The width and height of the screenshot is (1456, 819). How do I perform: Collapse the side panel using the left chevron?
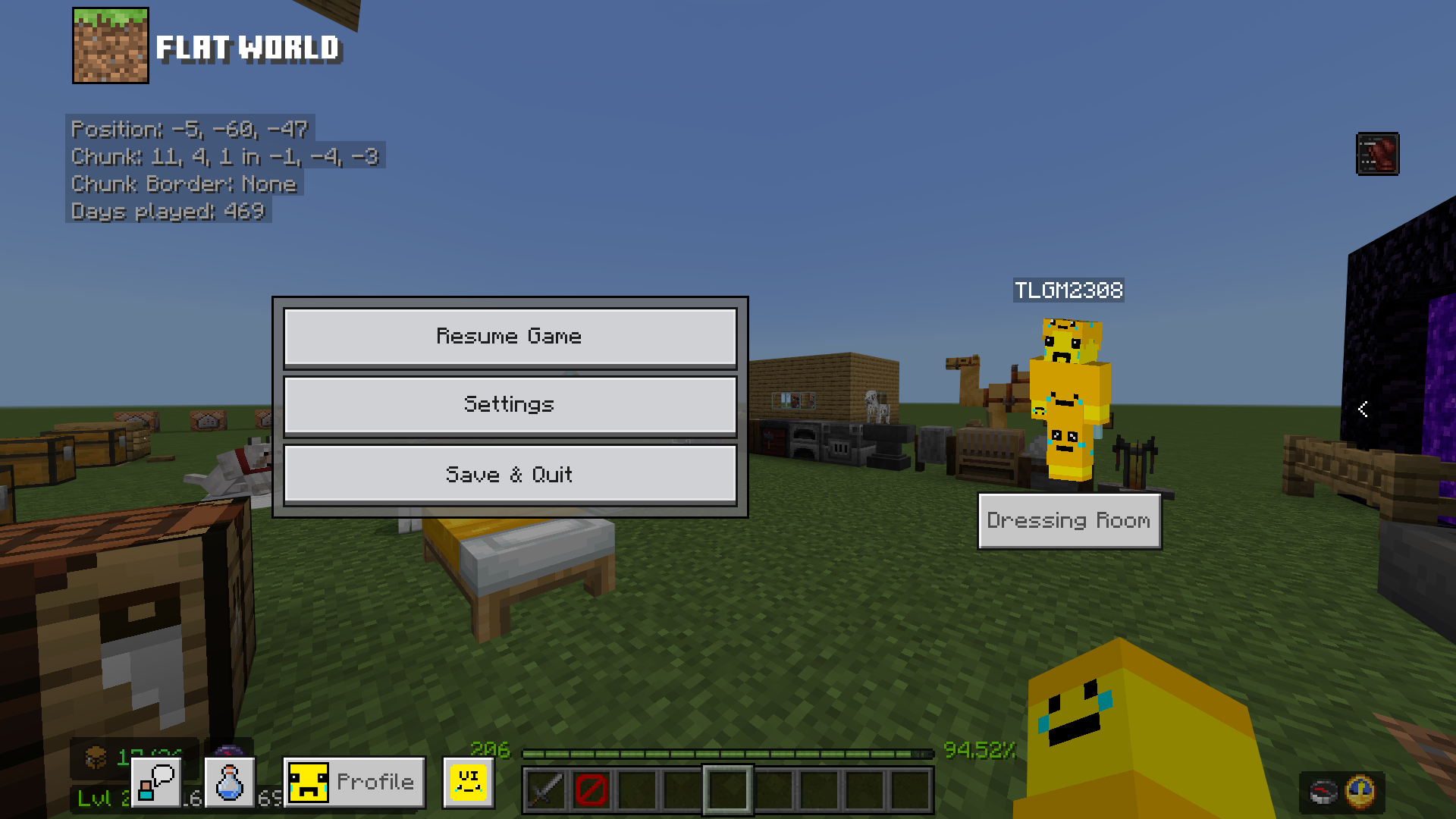click(x=1363, y=409)
